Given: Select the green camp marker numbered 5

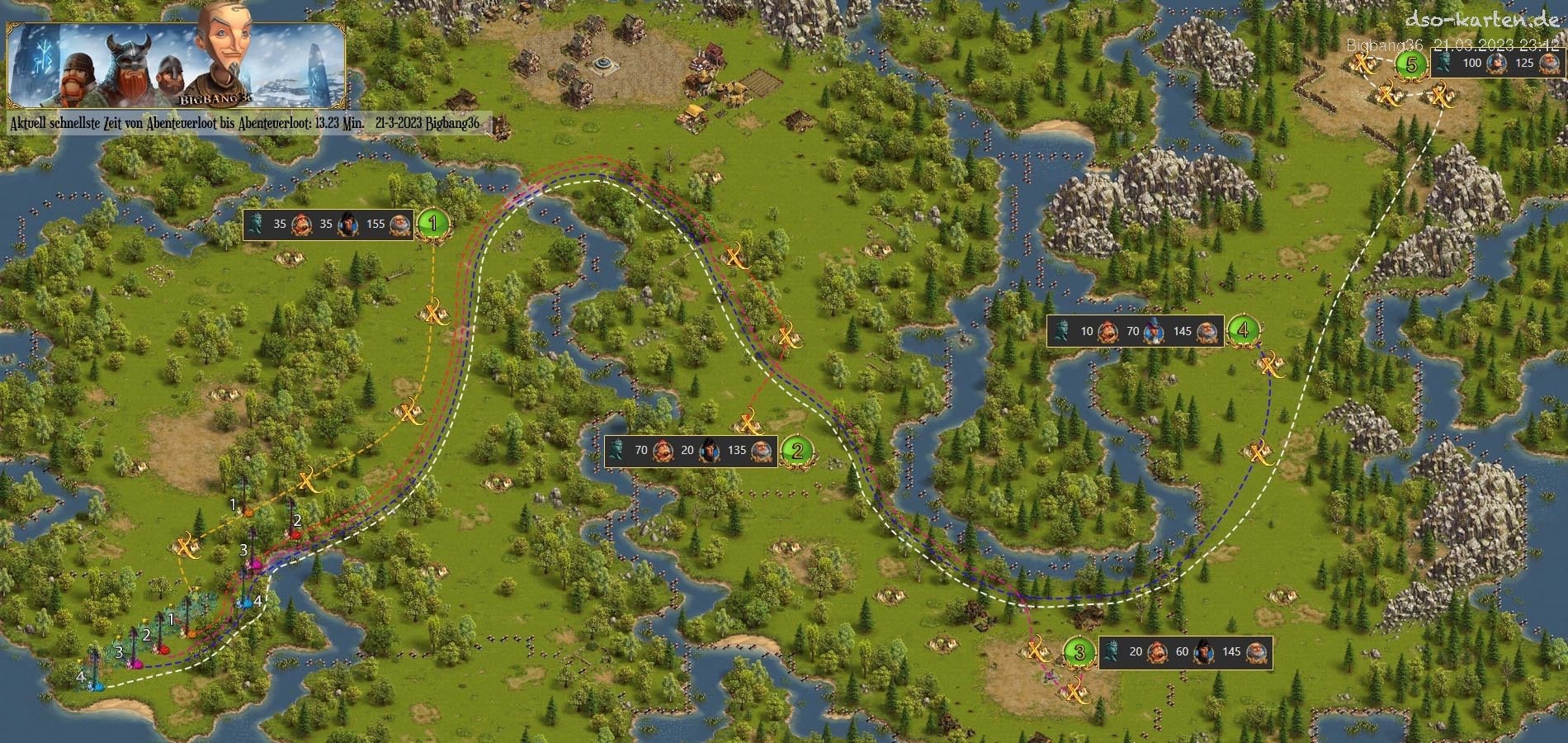Looking at the screenshot, I should click(x=1412, y=64).
